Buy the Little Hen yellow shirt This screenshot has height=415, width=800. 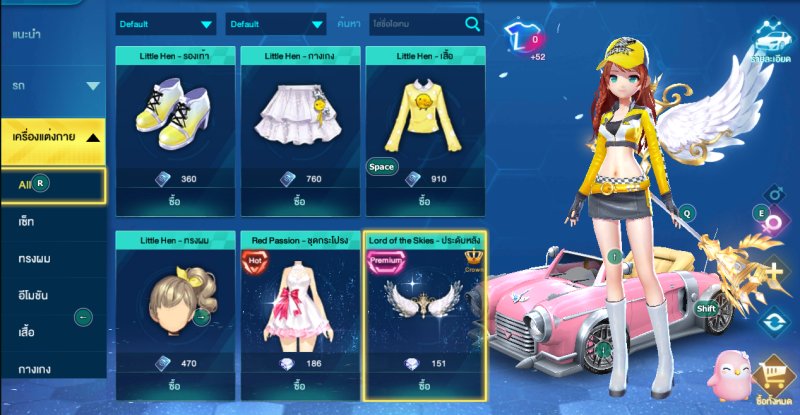424,200
